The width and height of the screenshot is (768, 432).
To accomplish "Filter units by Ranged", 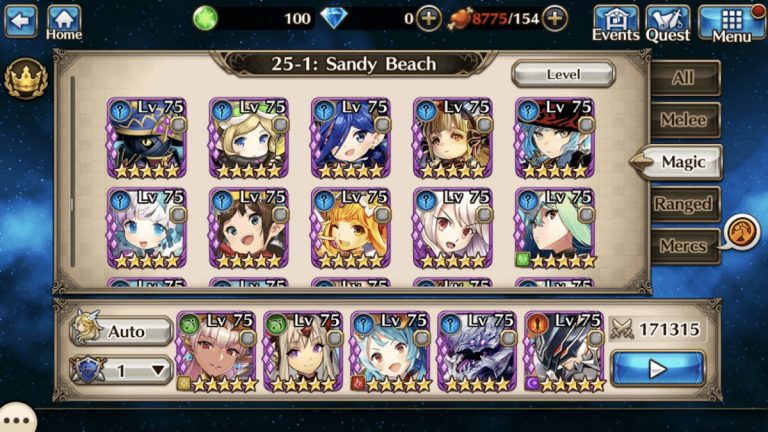I will 684,204.
